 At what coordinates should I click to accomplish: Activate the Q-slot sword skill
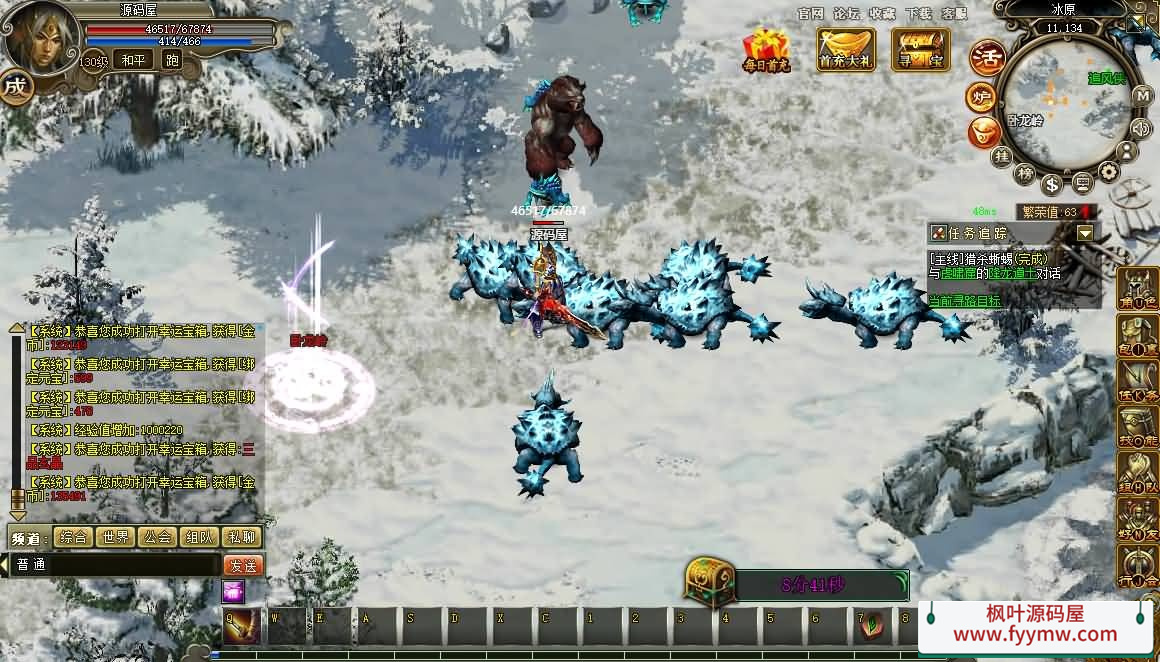(x=242, y=626)
